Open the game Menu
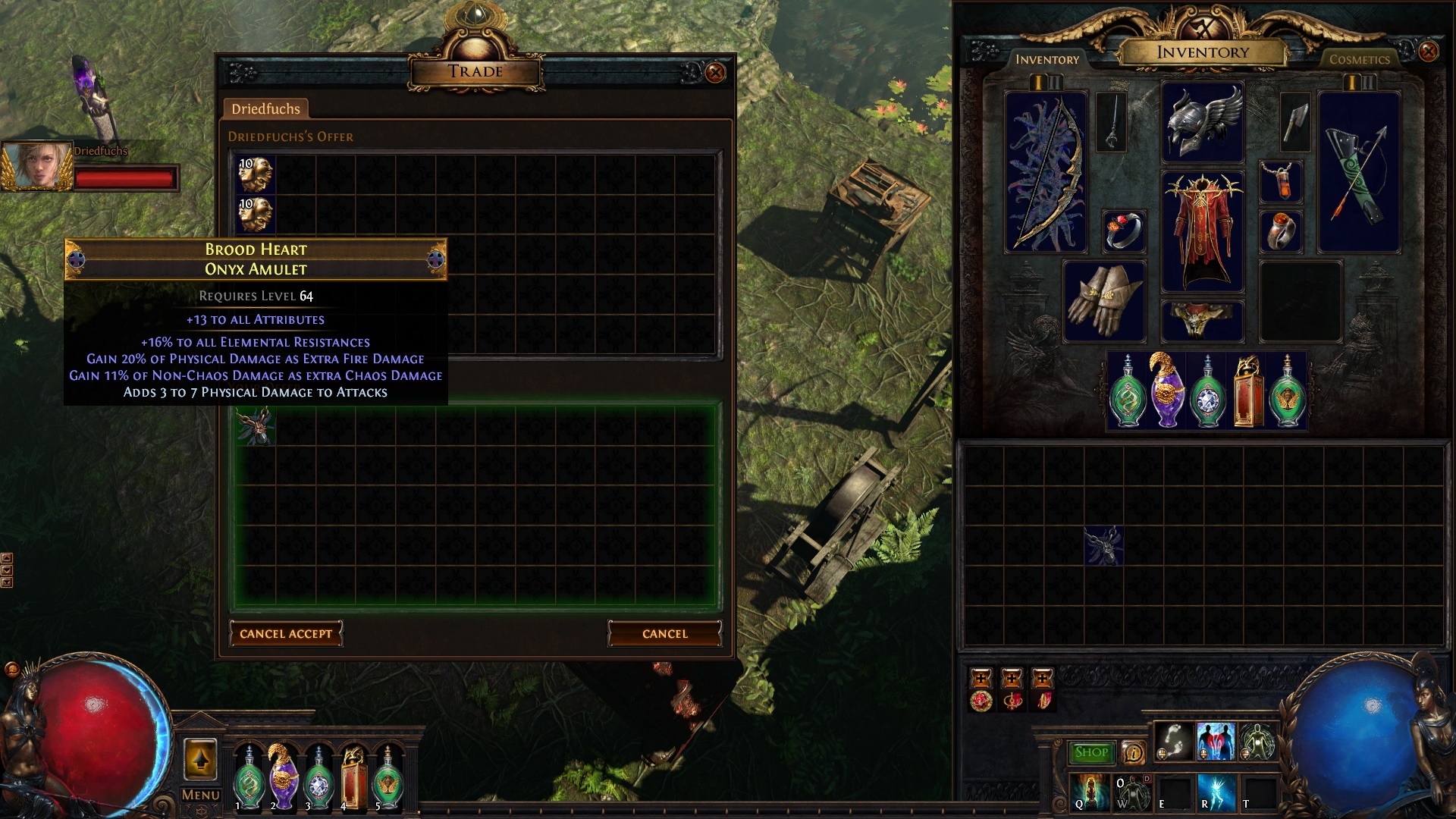1456x819 pixels. [201, 795]
